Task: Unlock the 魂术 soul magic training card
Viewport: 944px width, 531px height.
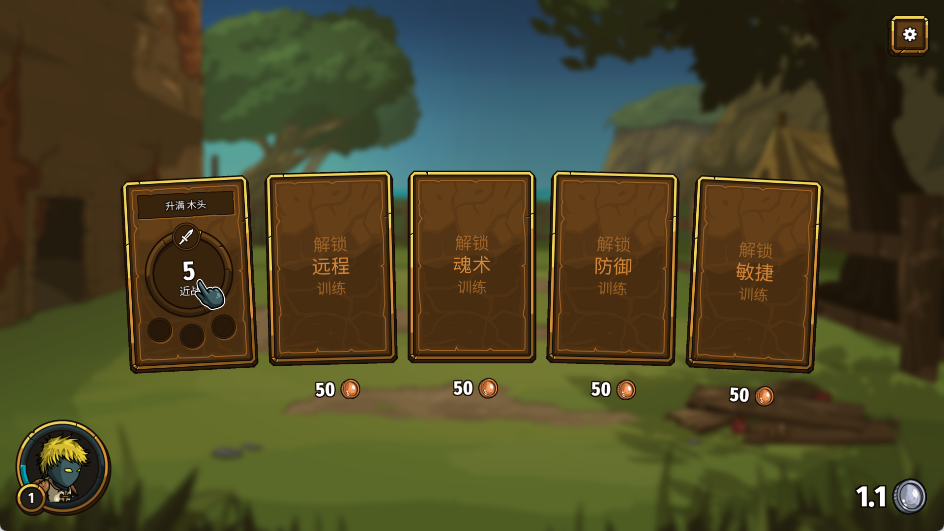Action: (x=472, y=265)
